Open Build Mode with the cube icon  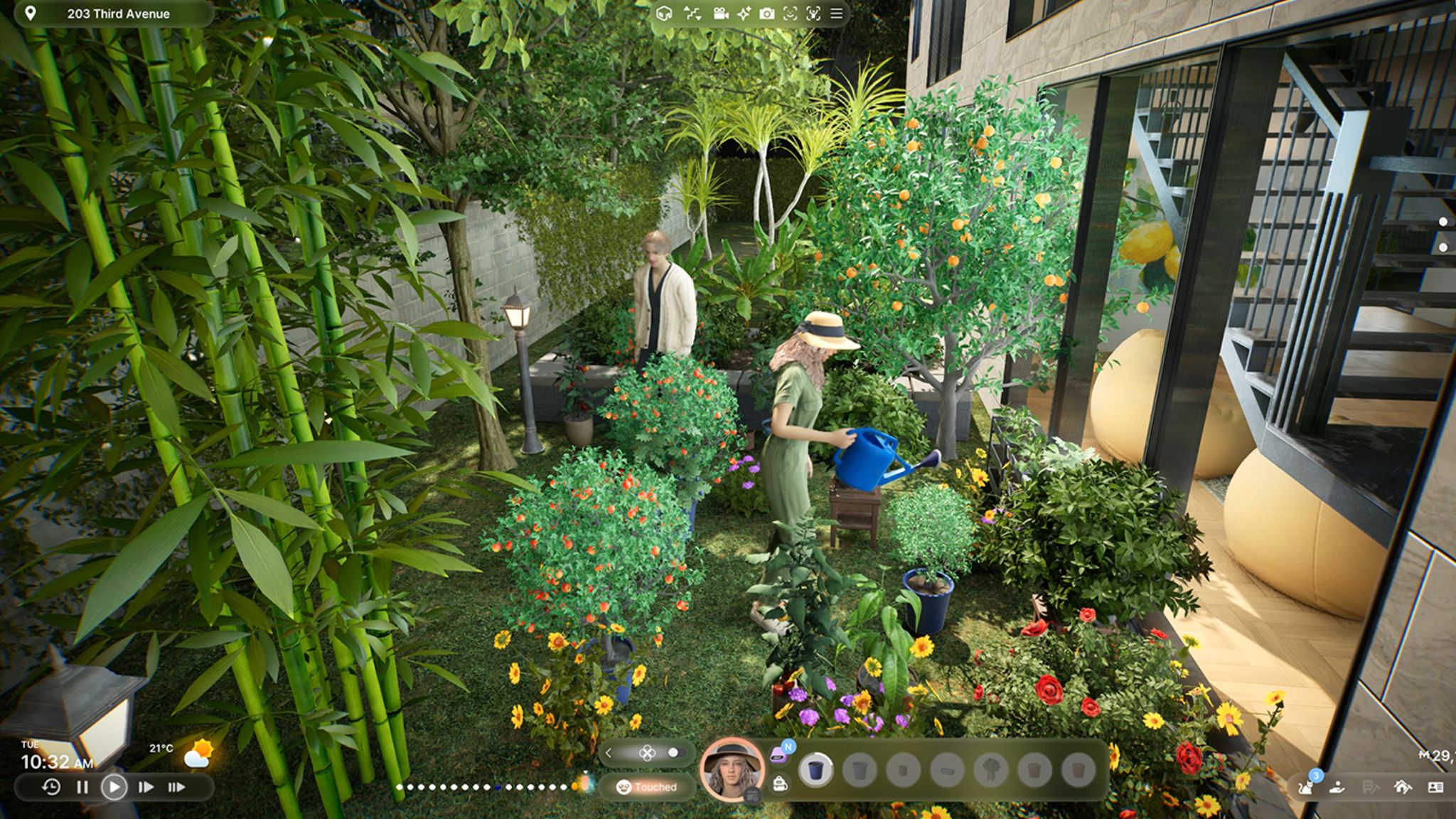pyautogui.click(x=664, y=13)
